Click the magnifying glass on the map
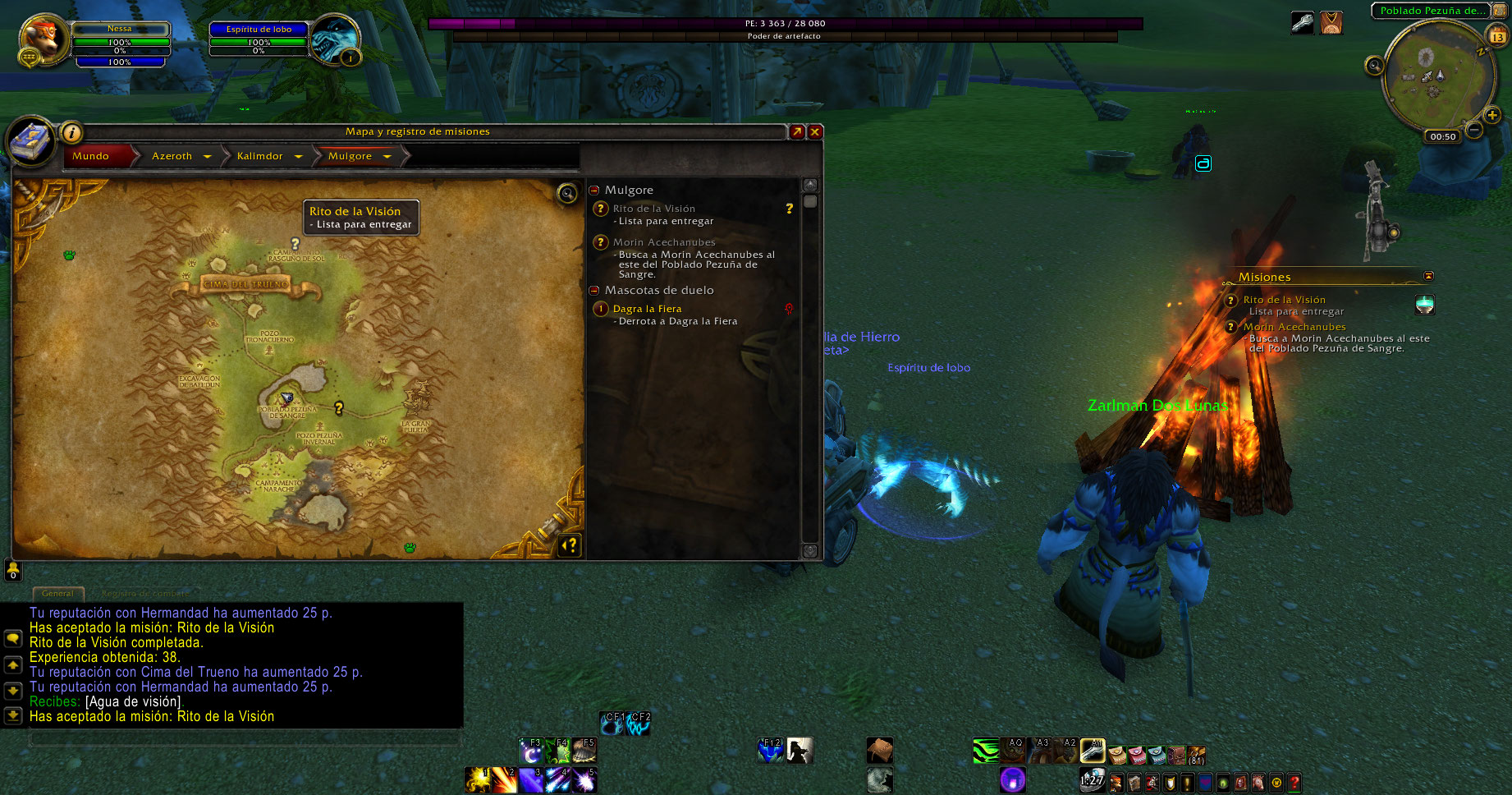The image size is (1512, 795). [567, 194]
